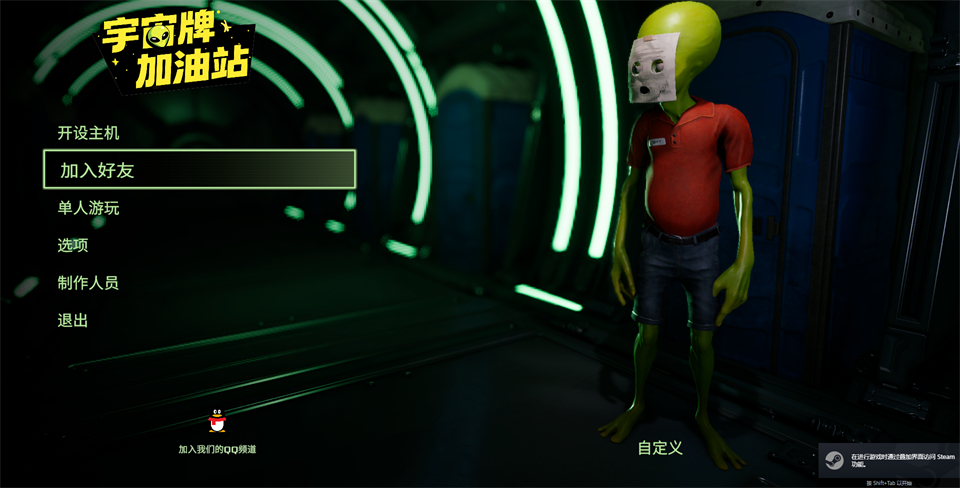Viewport: 960px width, 488px height.
Task: Click the Steam overlay notification
Action: [889, 461]
